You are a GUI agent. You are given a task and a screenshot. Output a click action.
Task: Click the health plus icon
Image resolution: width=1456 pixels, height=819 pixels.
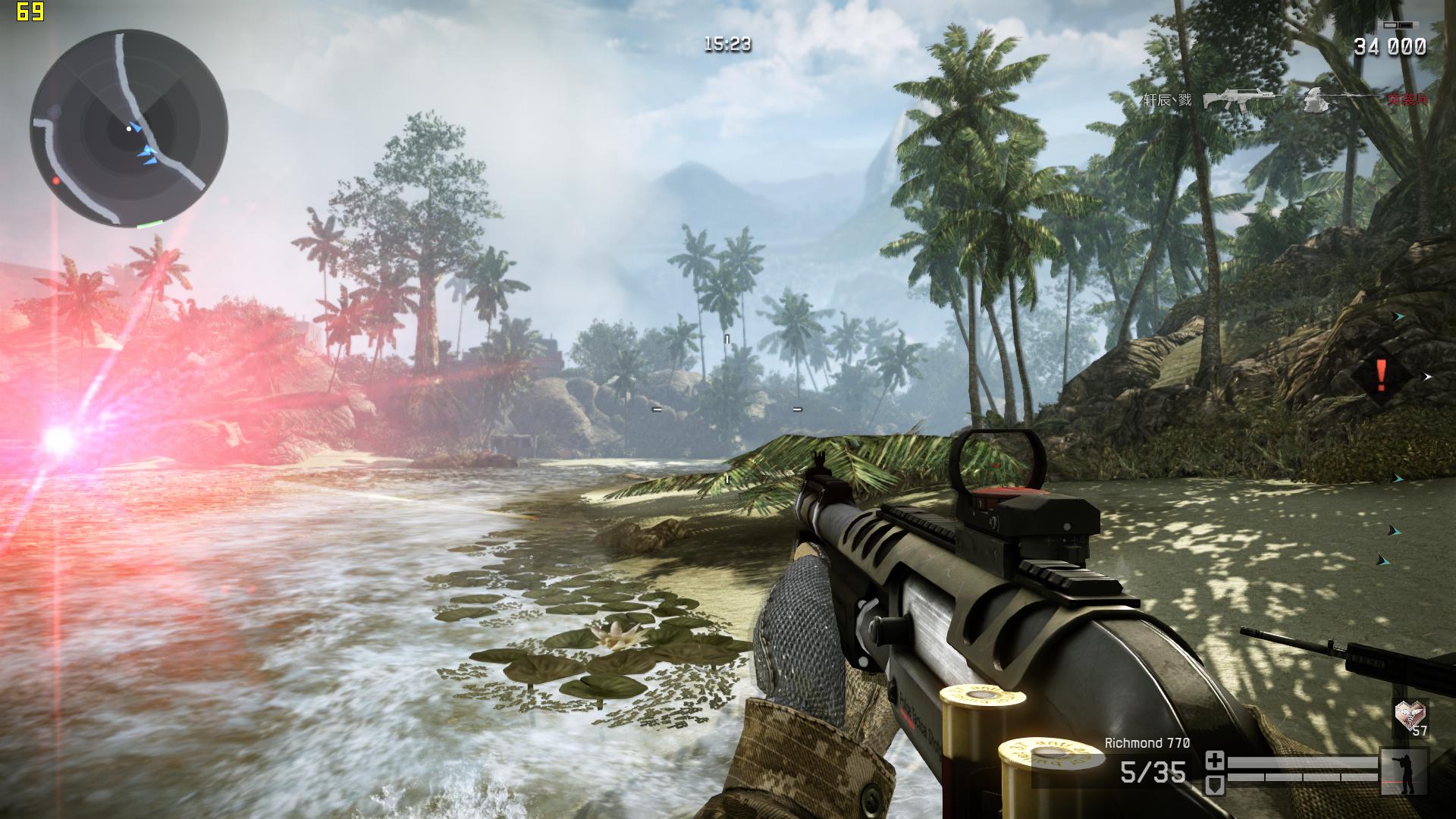click(1215, 760)
